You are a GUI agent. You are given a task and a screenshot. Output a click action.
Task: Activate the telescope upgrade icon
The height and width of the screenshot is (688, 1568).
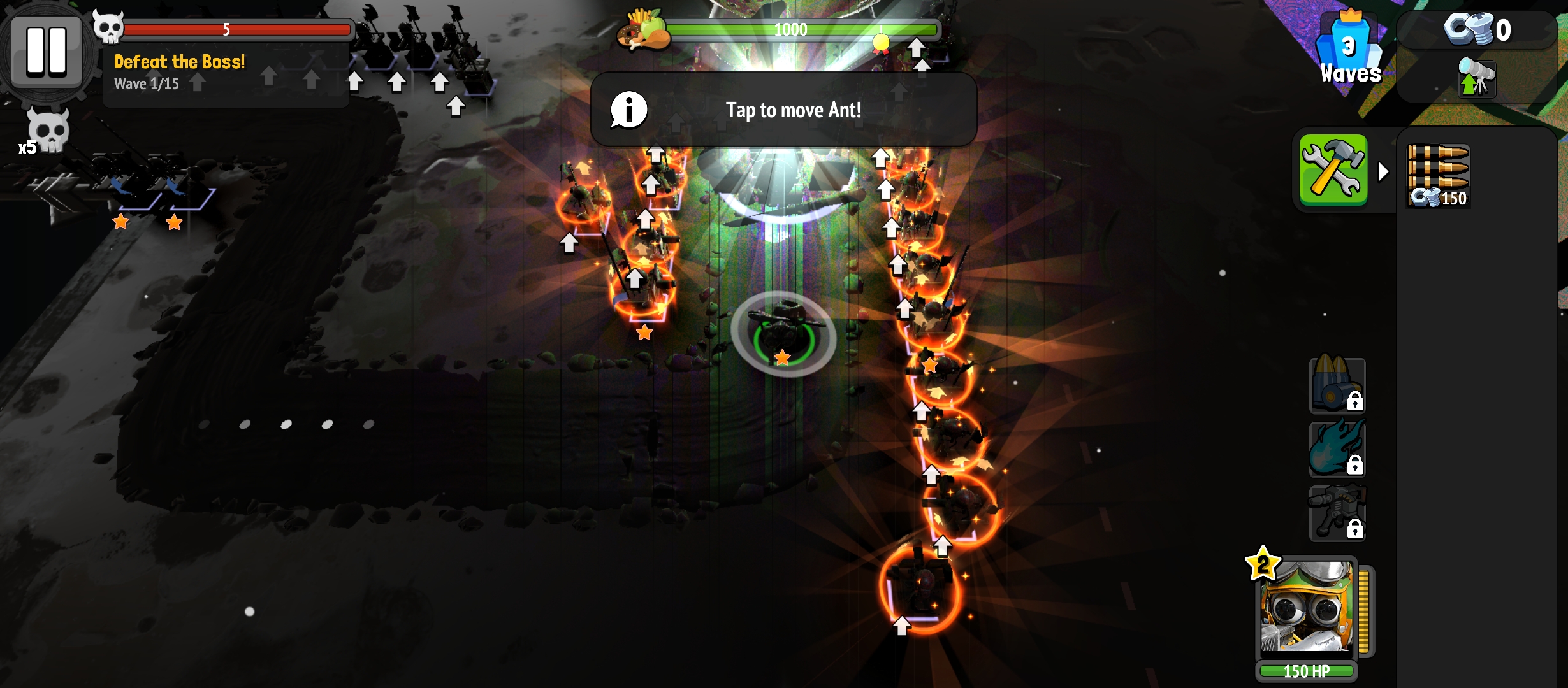(1476, 78)
